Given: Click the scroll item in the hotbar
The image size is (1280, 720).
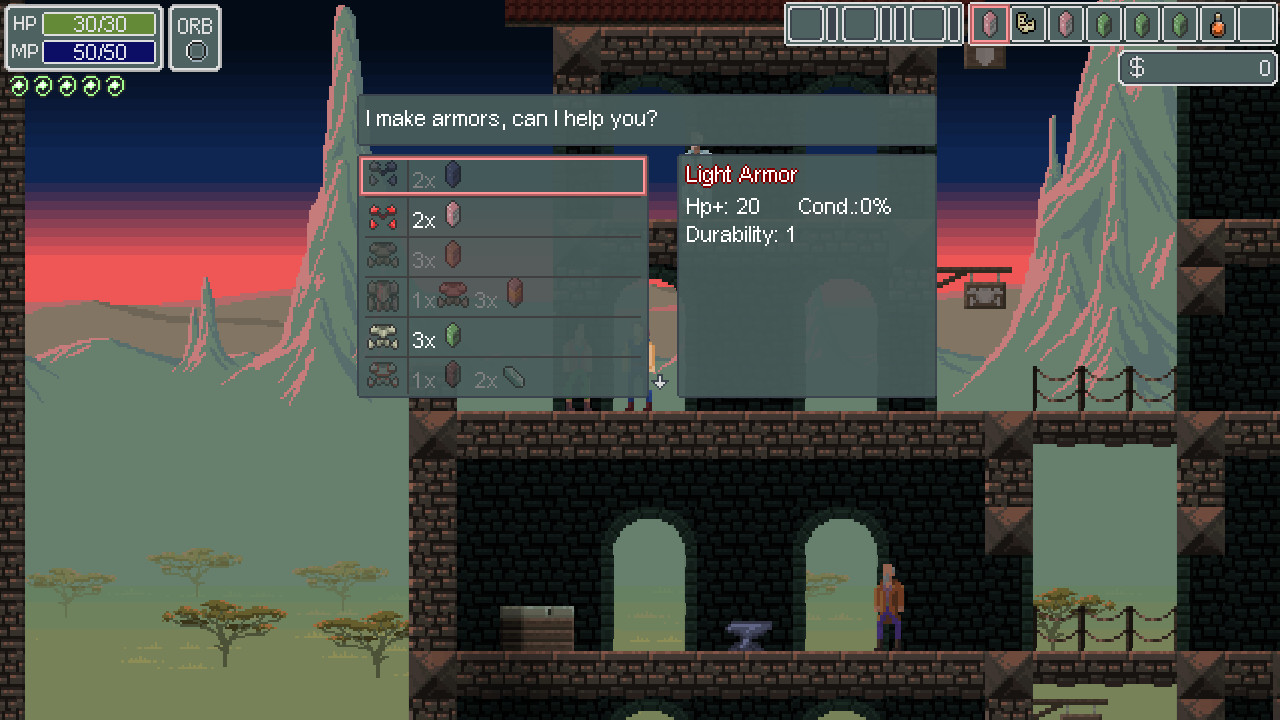Looking at the screenshot, I should point(1029,24).
